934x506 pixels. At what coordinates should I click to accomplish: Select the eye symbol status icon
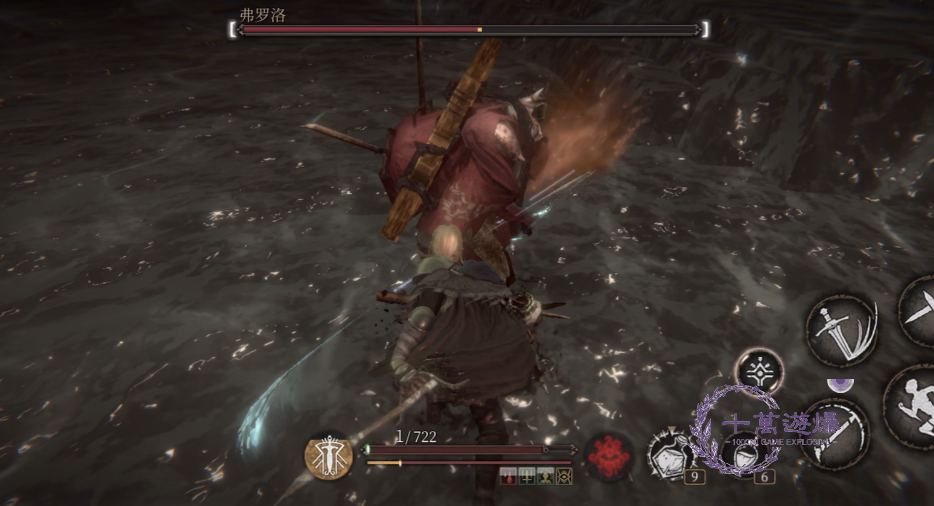pos(564,476)
